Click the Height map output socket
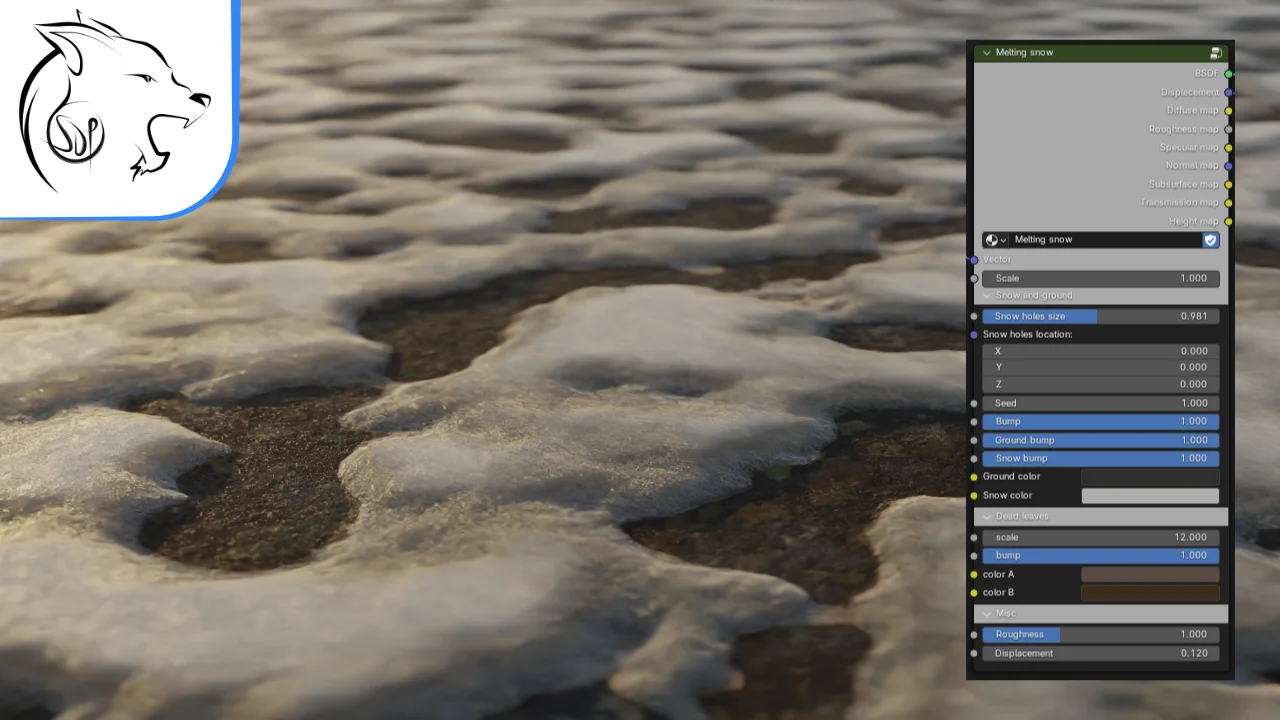The height and width of the screenshot is (720, 1280). (x=1229, y=221)
